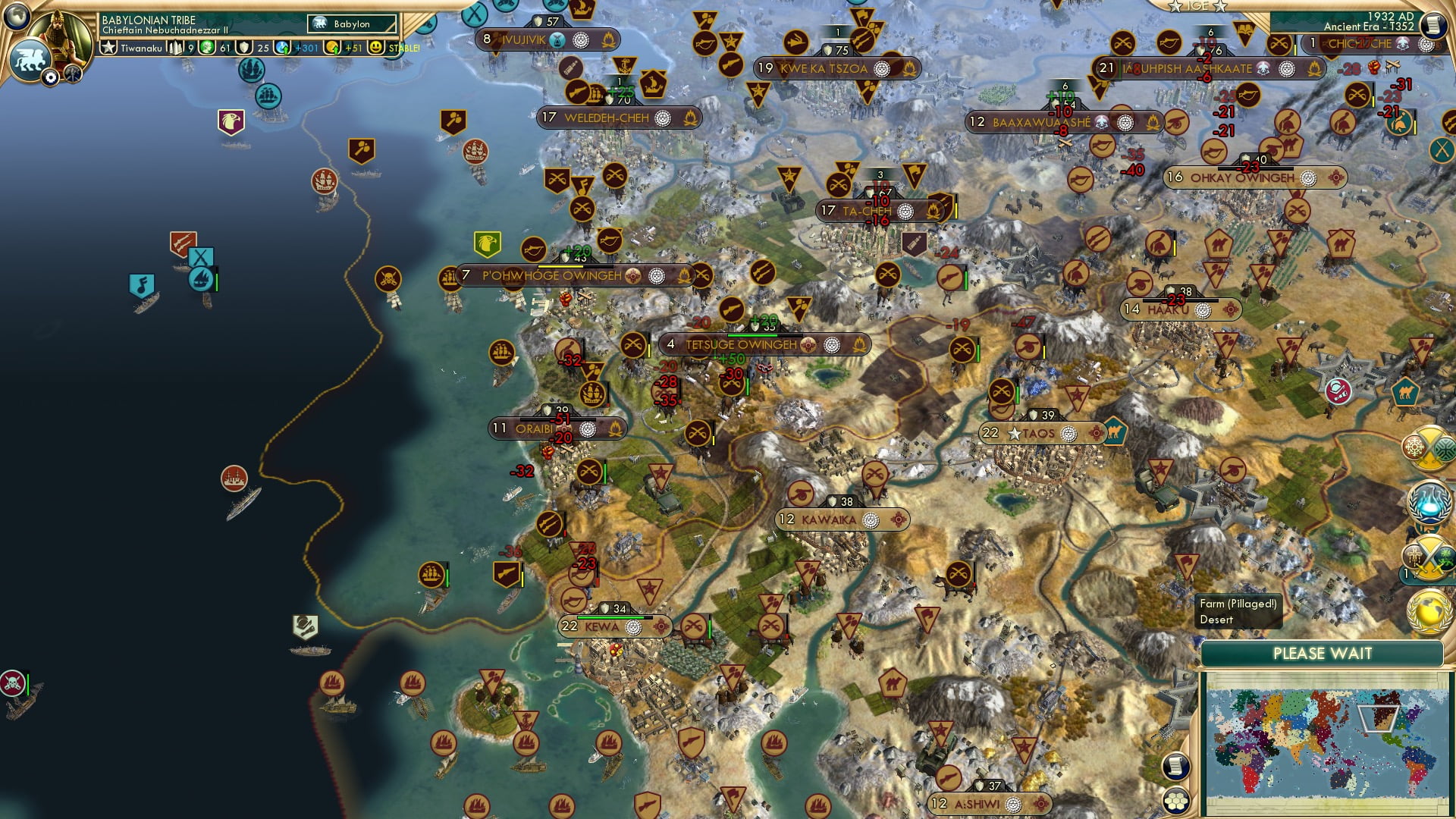Image resolution: width=1456 pixels, height=819 pixels.
Task: Open the IGE in-game editor
Action: (1197, 6)
